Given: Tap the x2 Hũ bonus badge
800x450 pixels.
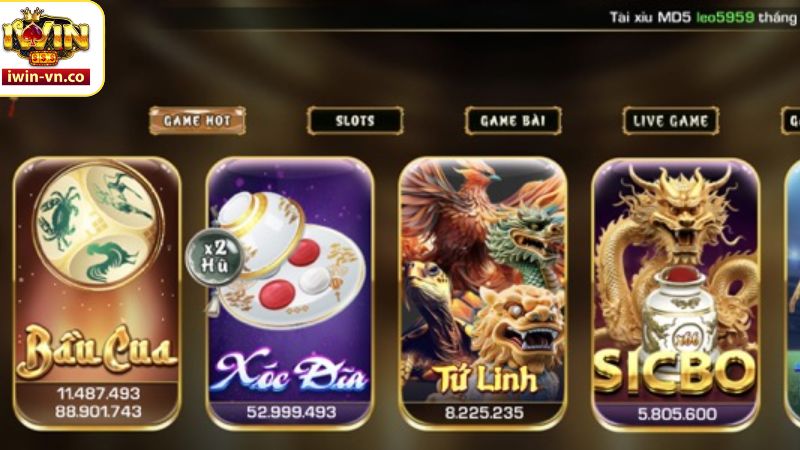Looking at the screenshot, I should (206, 255).
